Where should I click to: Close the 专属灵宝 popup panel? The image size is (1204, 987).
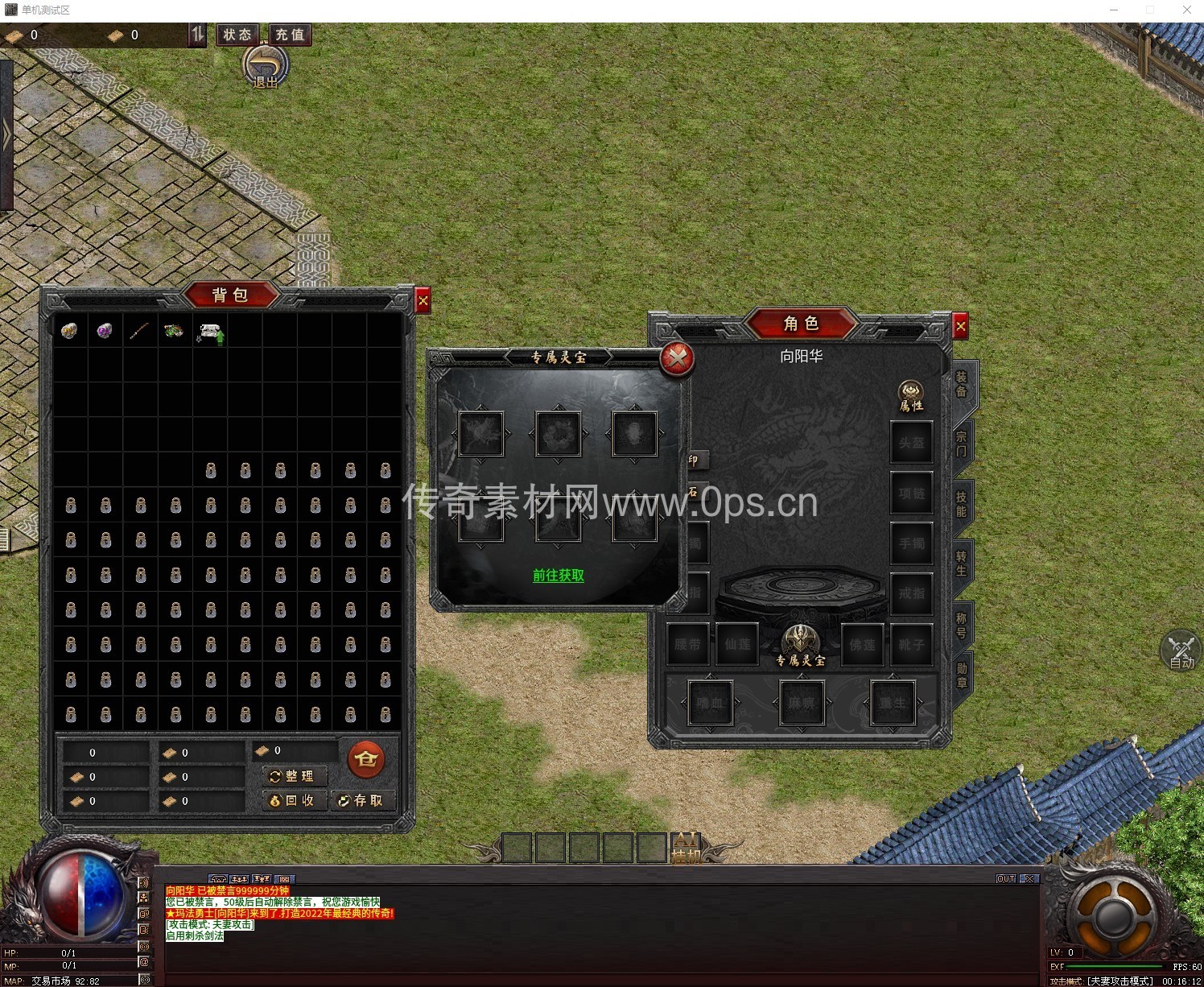[x=677, y=358]
